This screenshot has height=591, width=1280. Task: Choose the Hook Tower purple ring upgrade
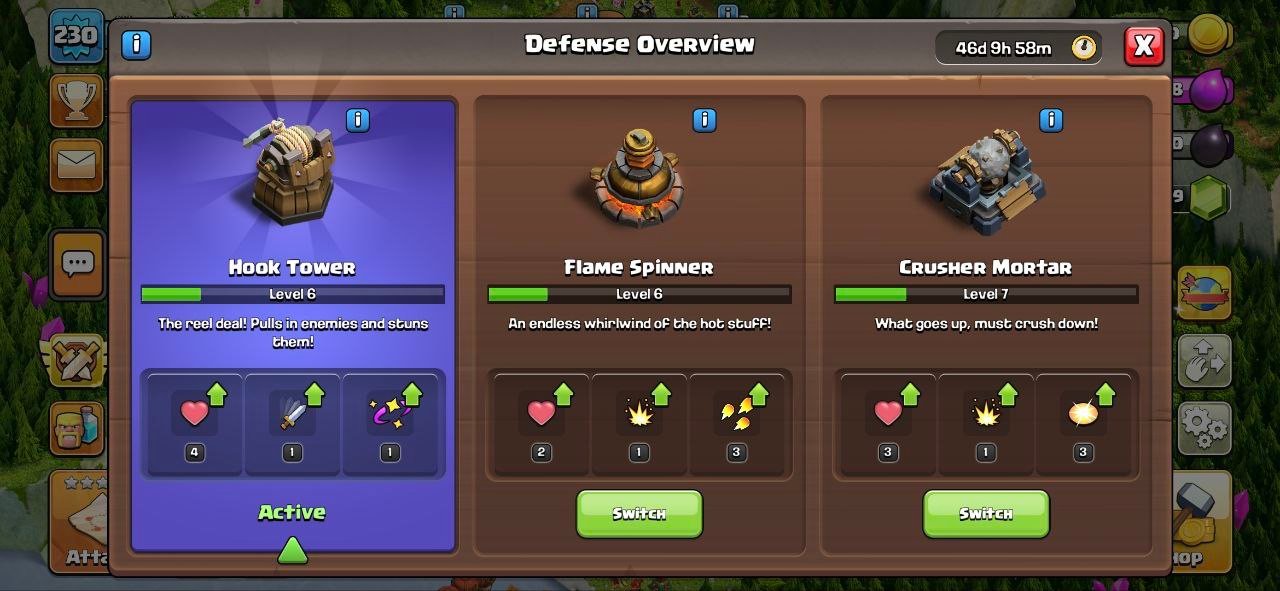(390, 422)
